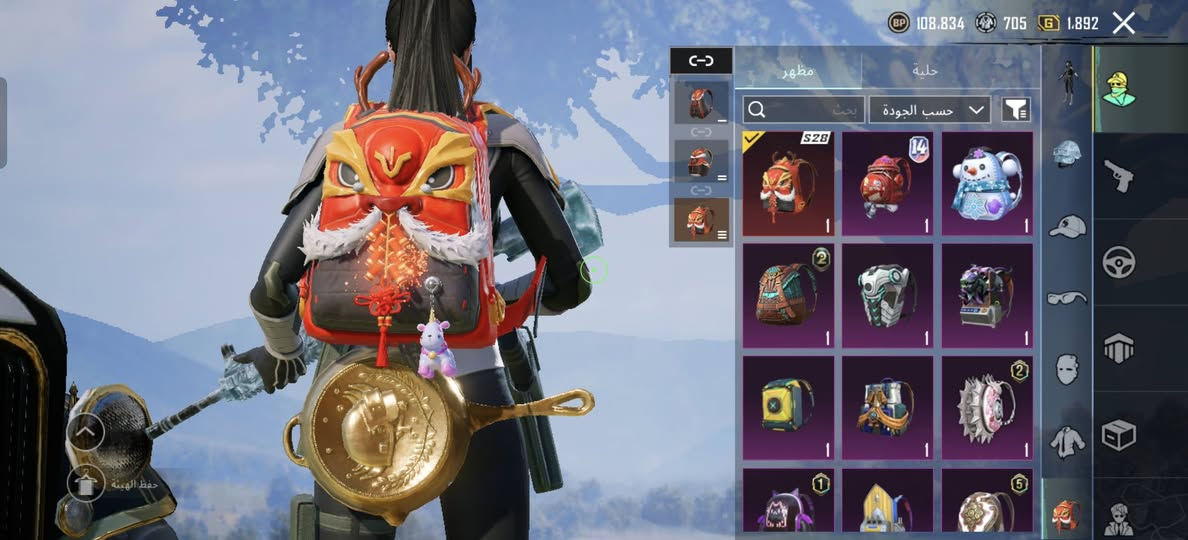
Task: Click the search field with magnifier icon
Action: [x=803, y=109]
